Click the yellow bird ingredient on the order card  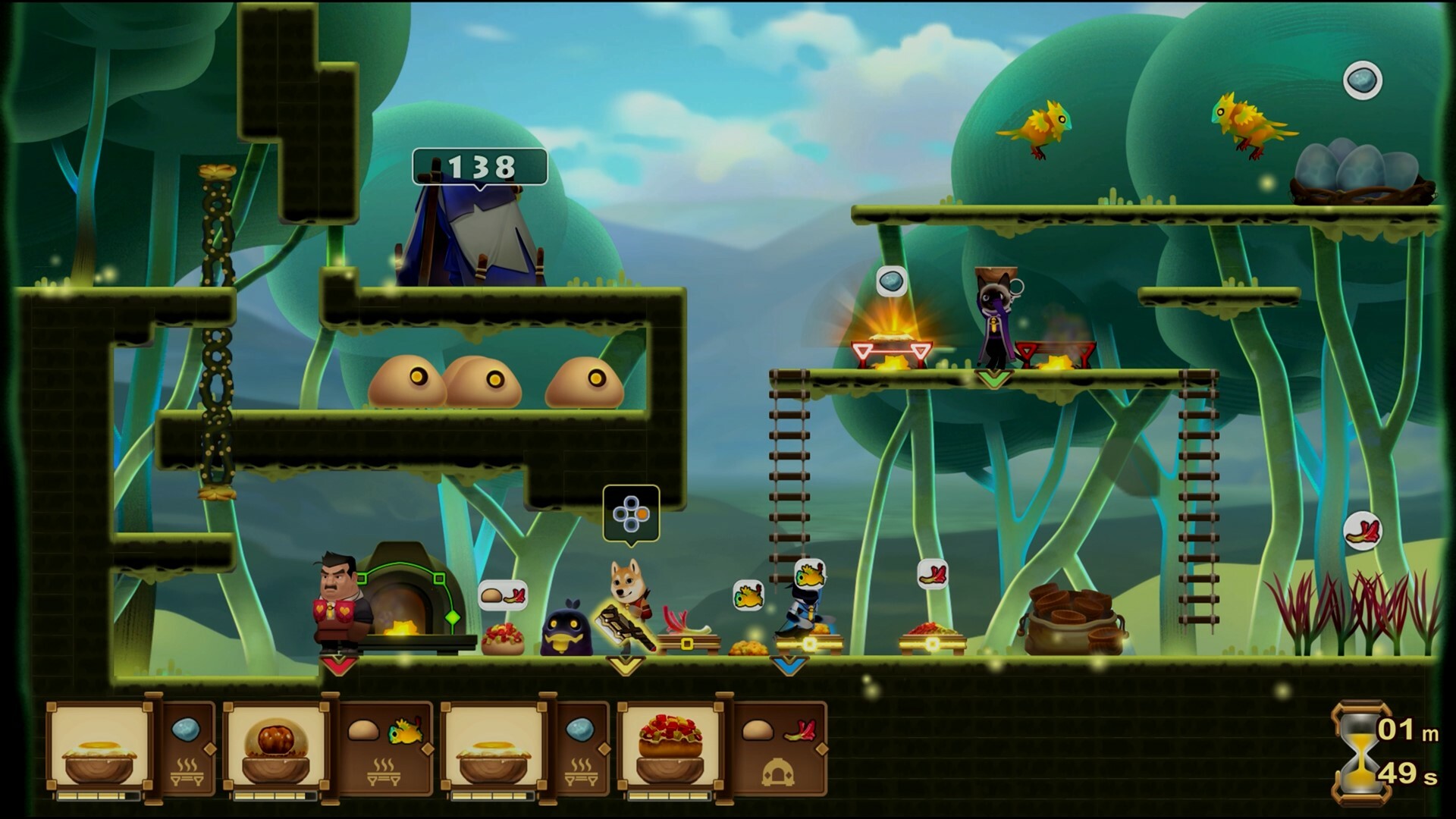tap(404, 732)
